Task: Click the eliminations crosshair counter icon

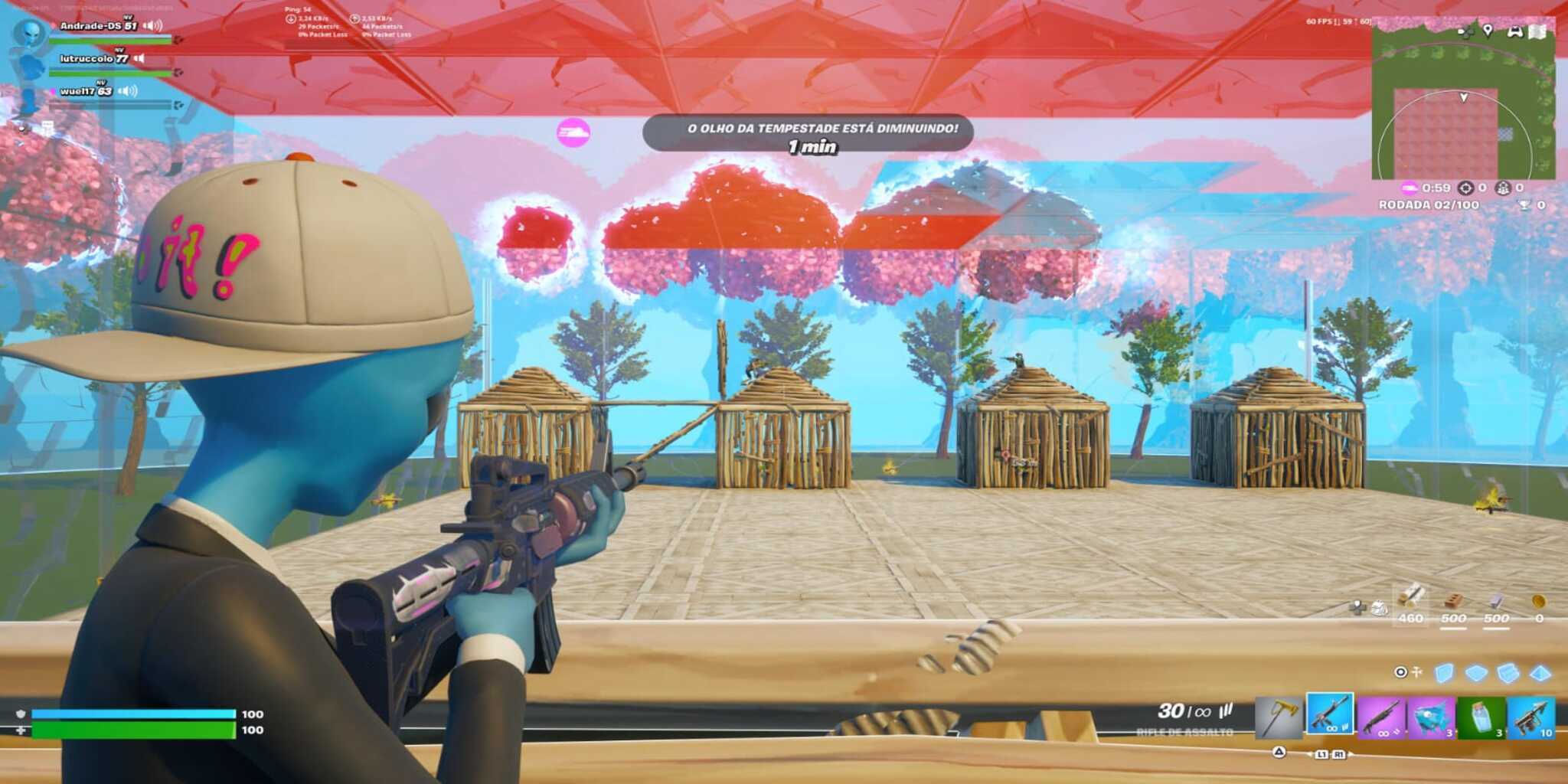Action: tap(1467, 188)
